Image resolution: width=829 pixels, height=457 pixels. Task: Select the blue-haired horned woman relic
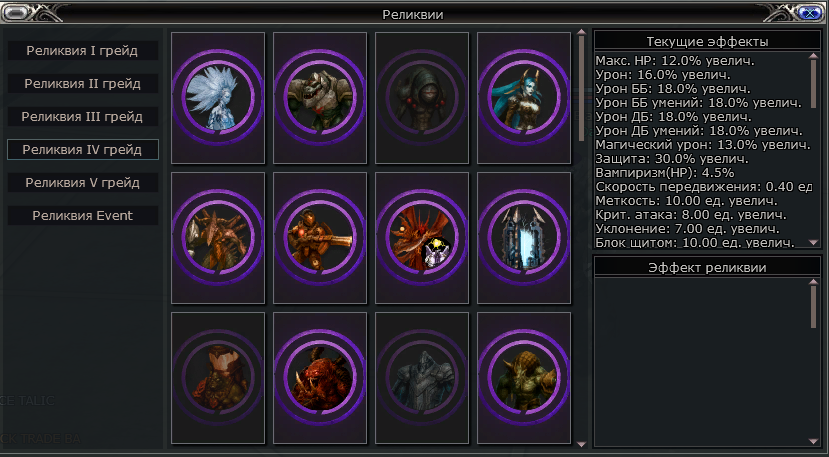click(524, 98)
